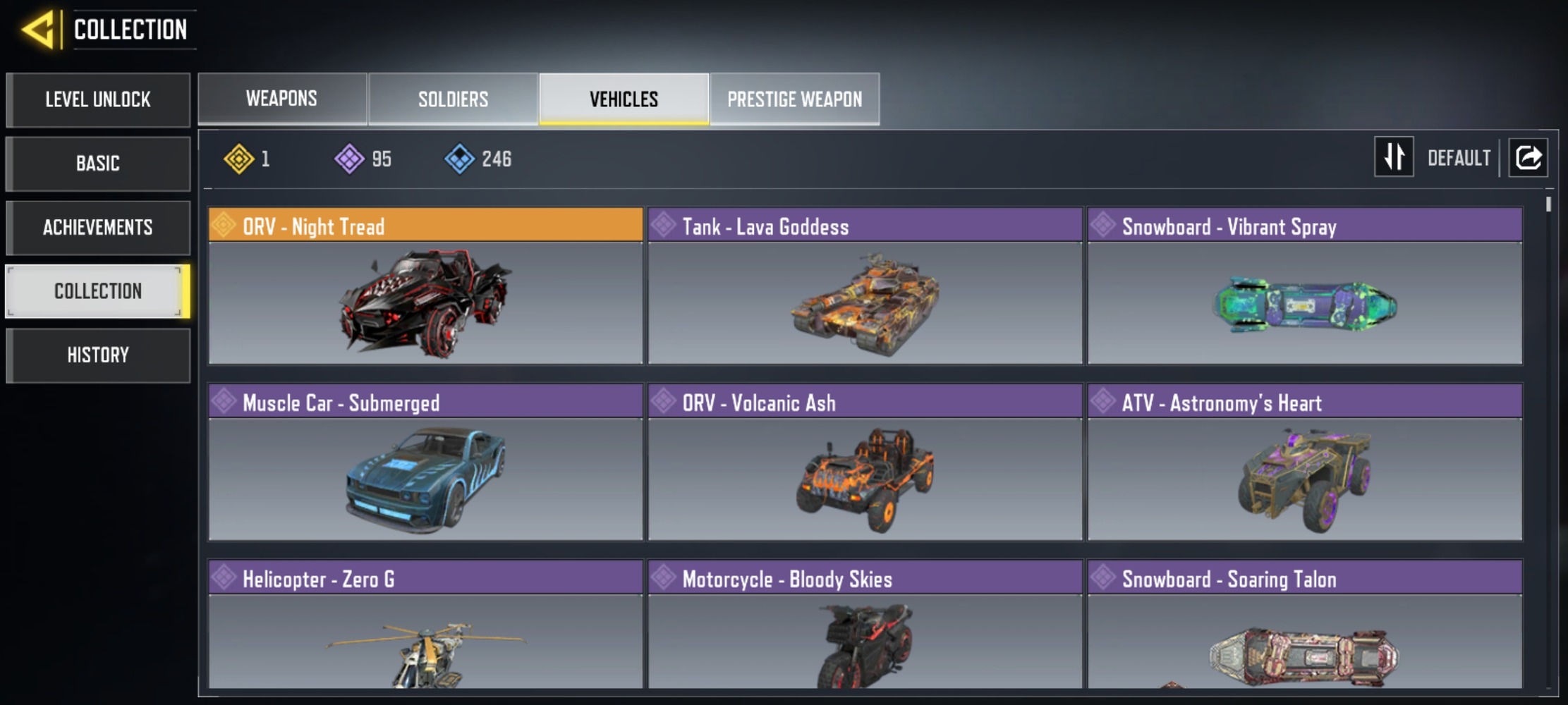
Task: Select Snowboard - Vibrant Spray skin
Action: tap(1304, 286)
